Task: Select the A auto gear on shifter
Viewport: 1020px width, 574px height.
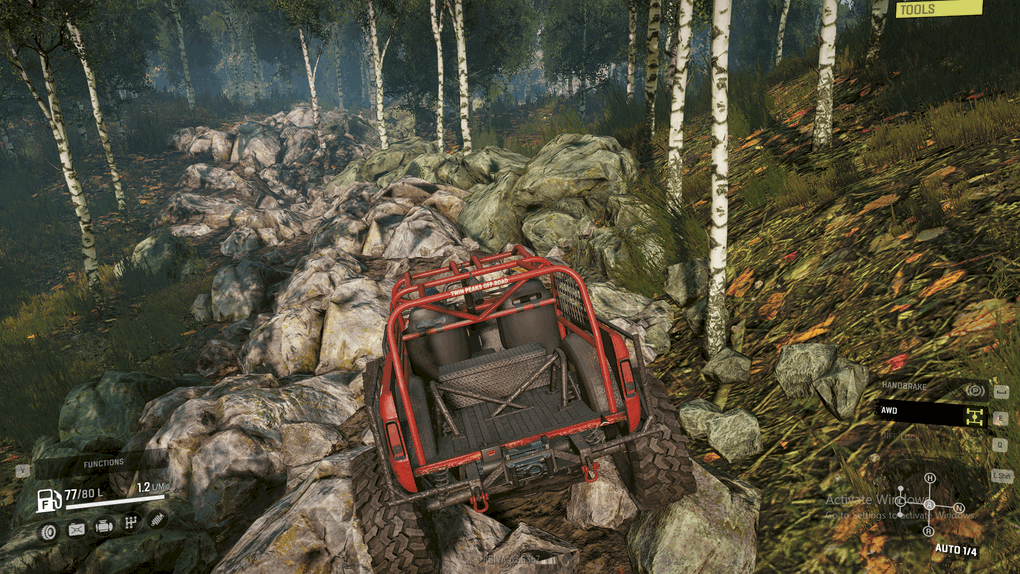Action: click(x=929, y=504)
